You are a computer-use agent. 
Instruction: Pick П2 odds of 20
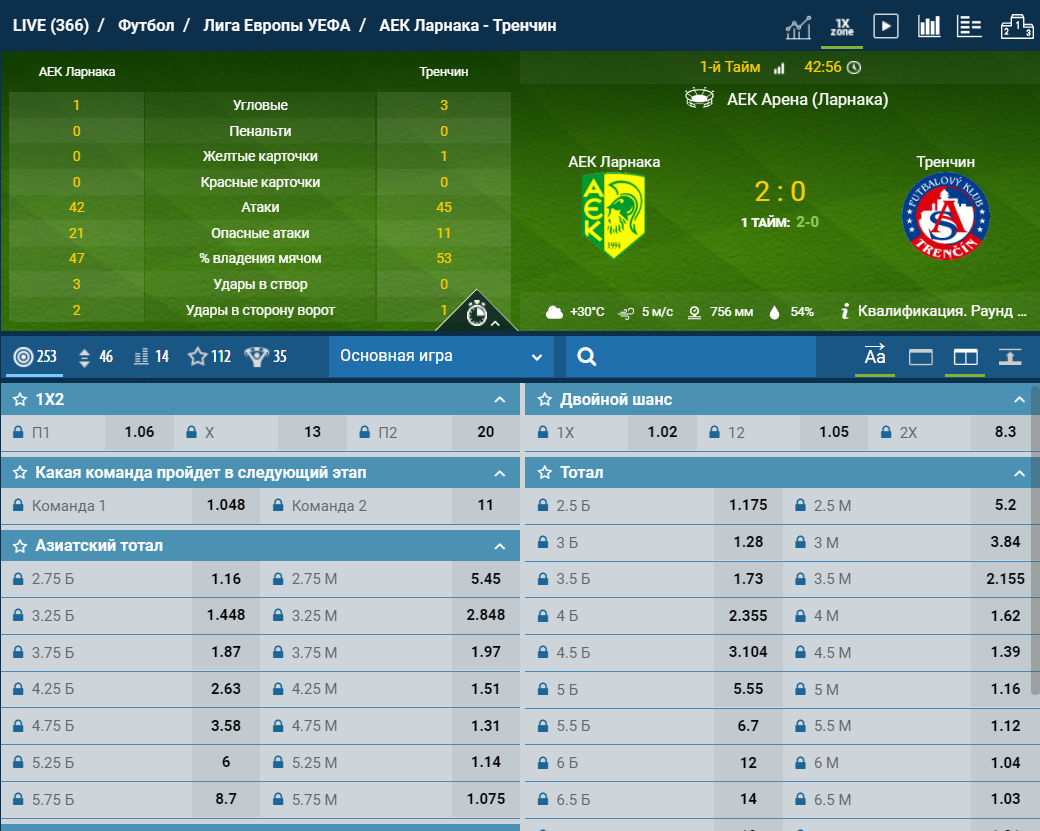tap(485, 432)
